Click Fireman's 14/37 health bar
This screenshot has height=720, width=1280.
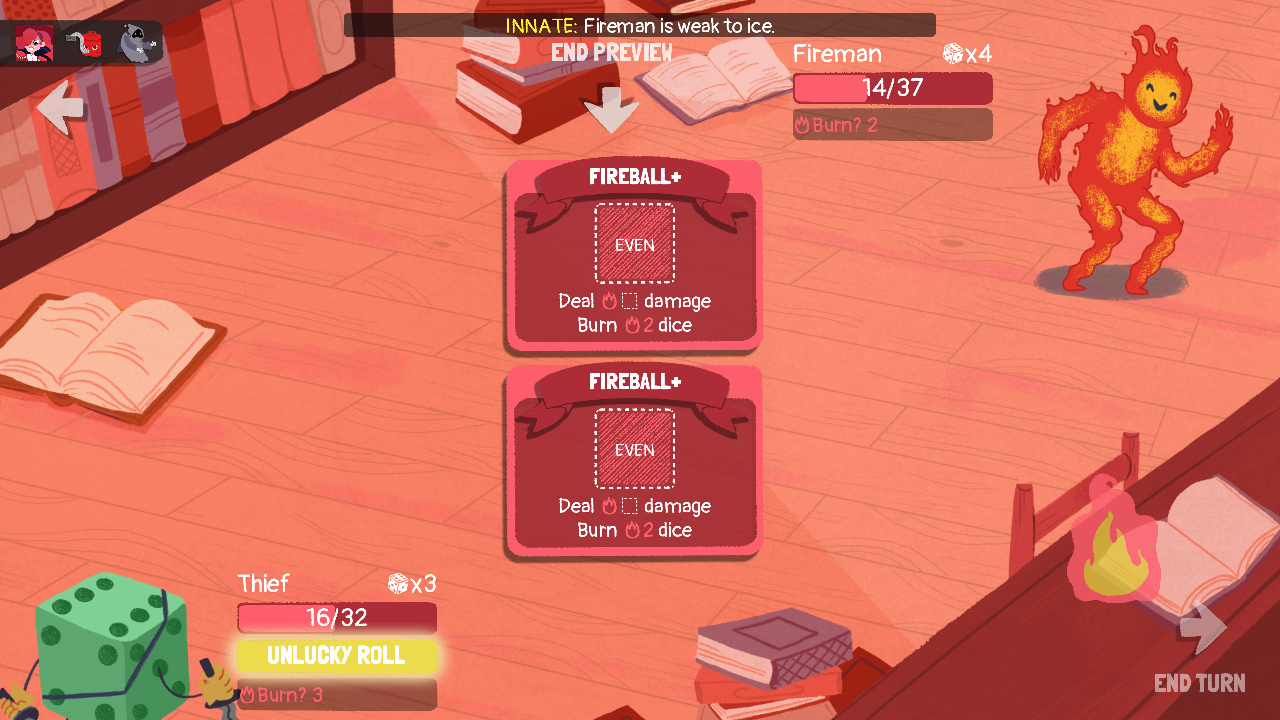[x=892, y=88]
